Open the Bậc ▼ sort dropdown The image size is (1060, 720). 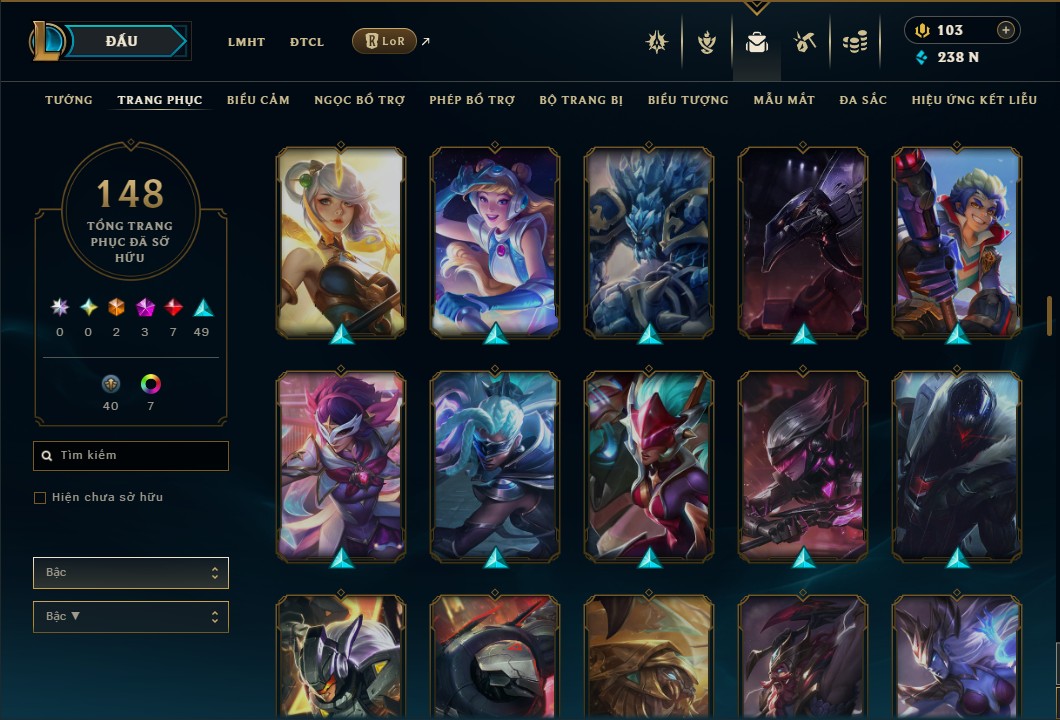131,617
